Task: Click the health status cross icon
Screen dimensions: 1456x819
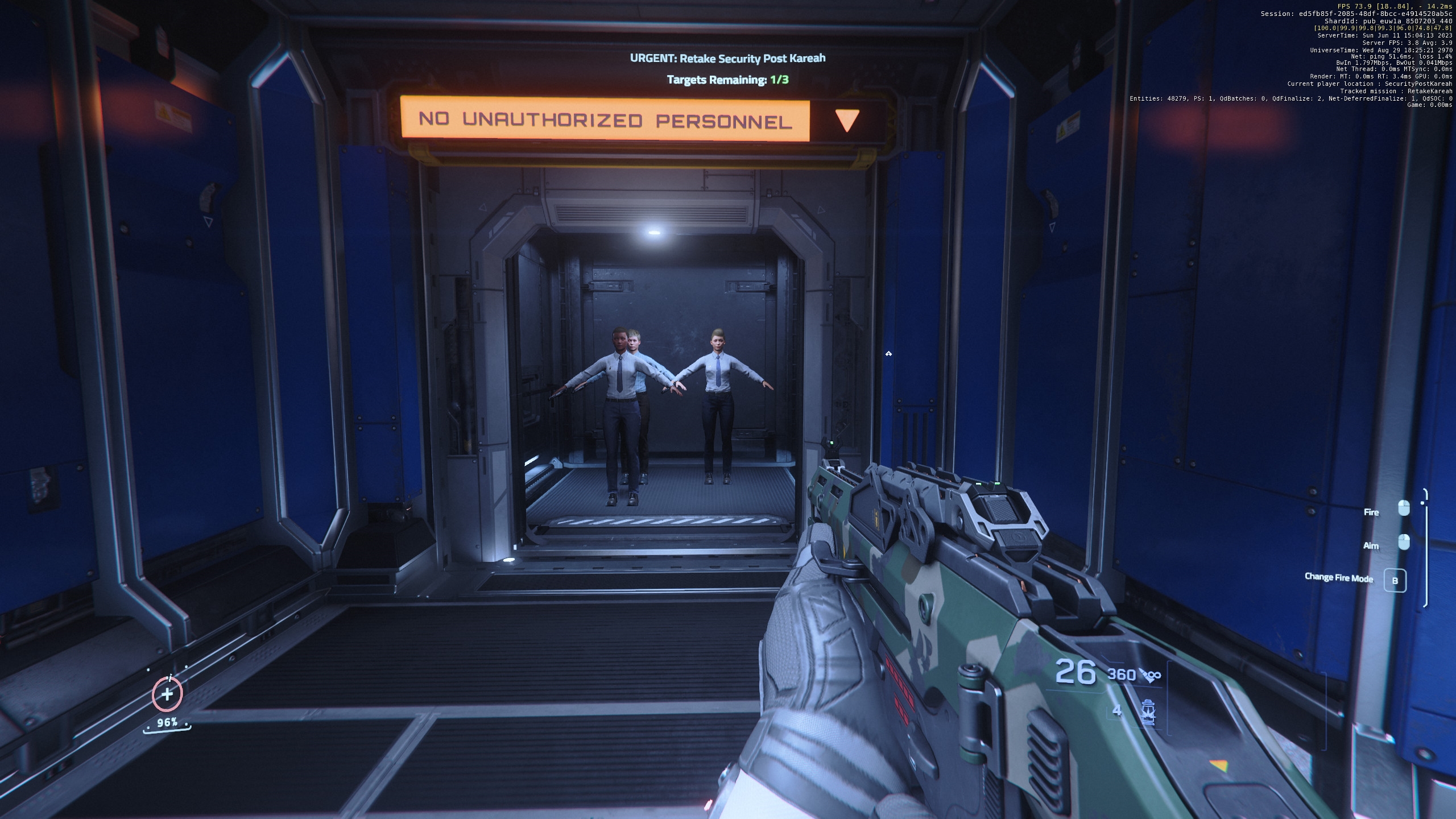Action: [167, 694]
